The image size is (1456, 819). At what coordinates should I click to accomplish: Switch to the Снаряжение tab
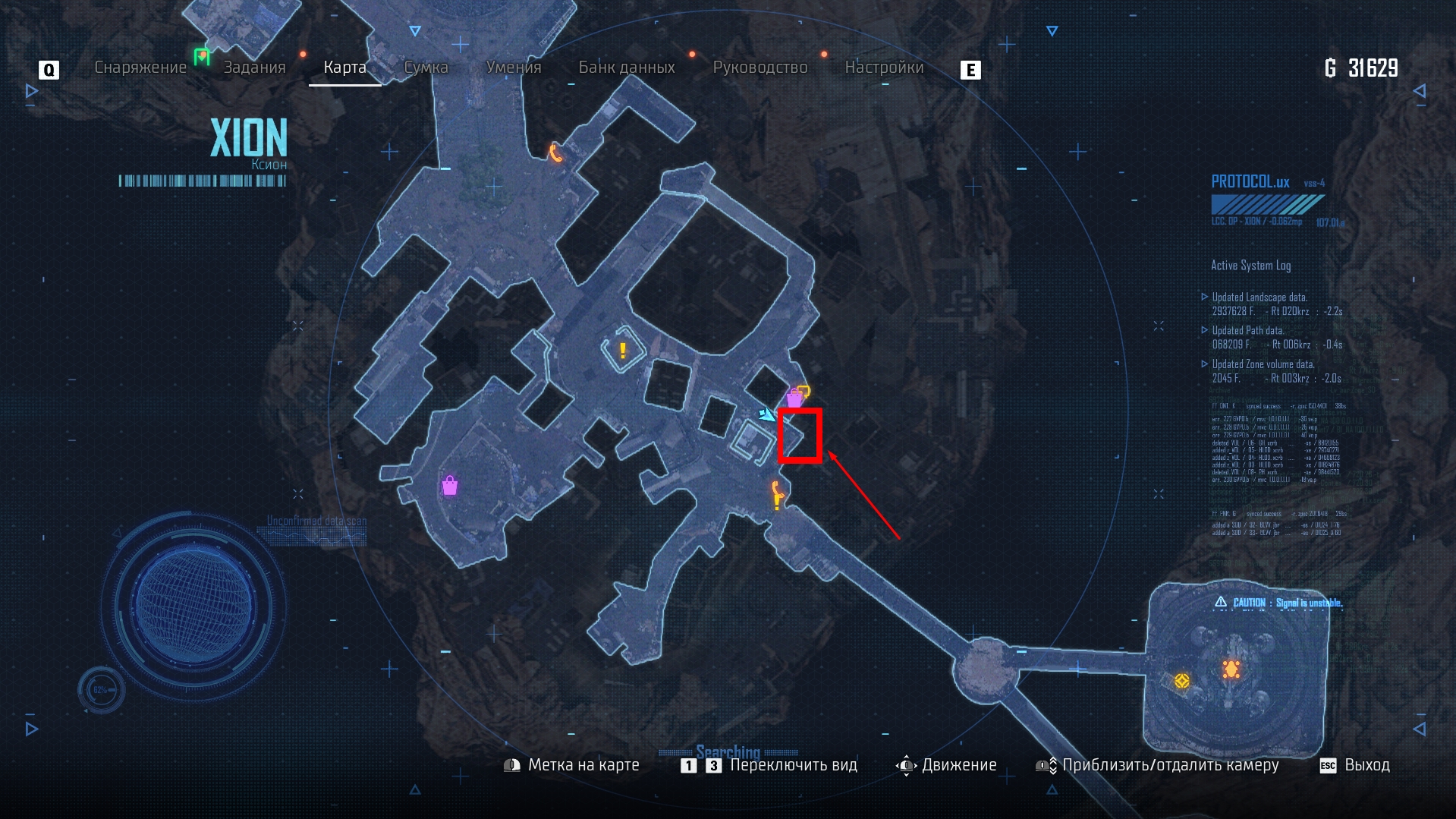tap(140, 68)
